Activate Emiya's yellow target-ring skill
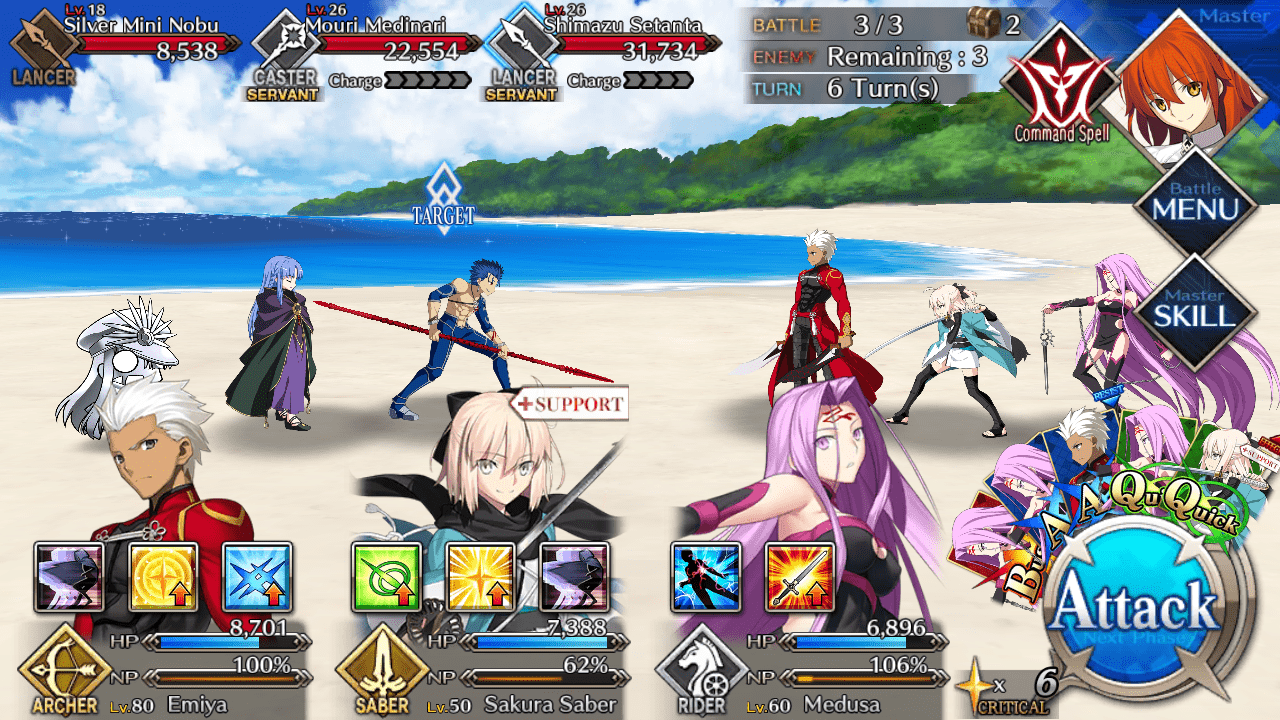The width and height of the screenshot is (1280, 720). coord(163,577)
